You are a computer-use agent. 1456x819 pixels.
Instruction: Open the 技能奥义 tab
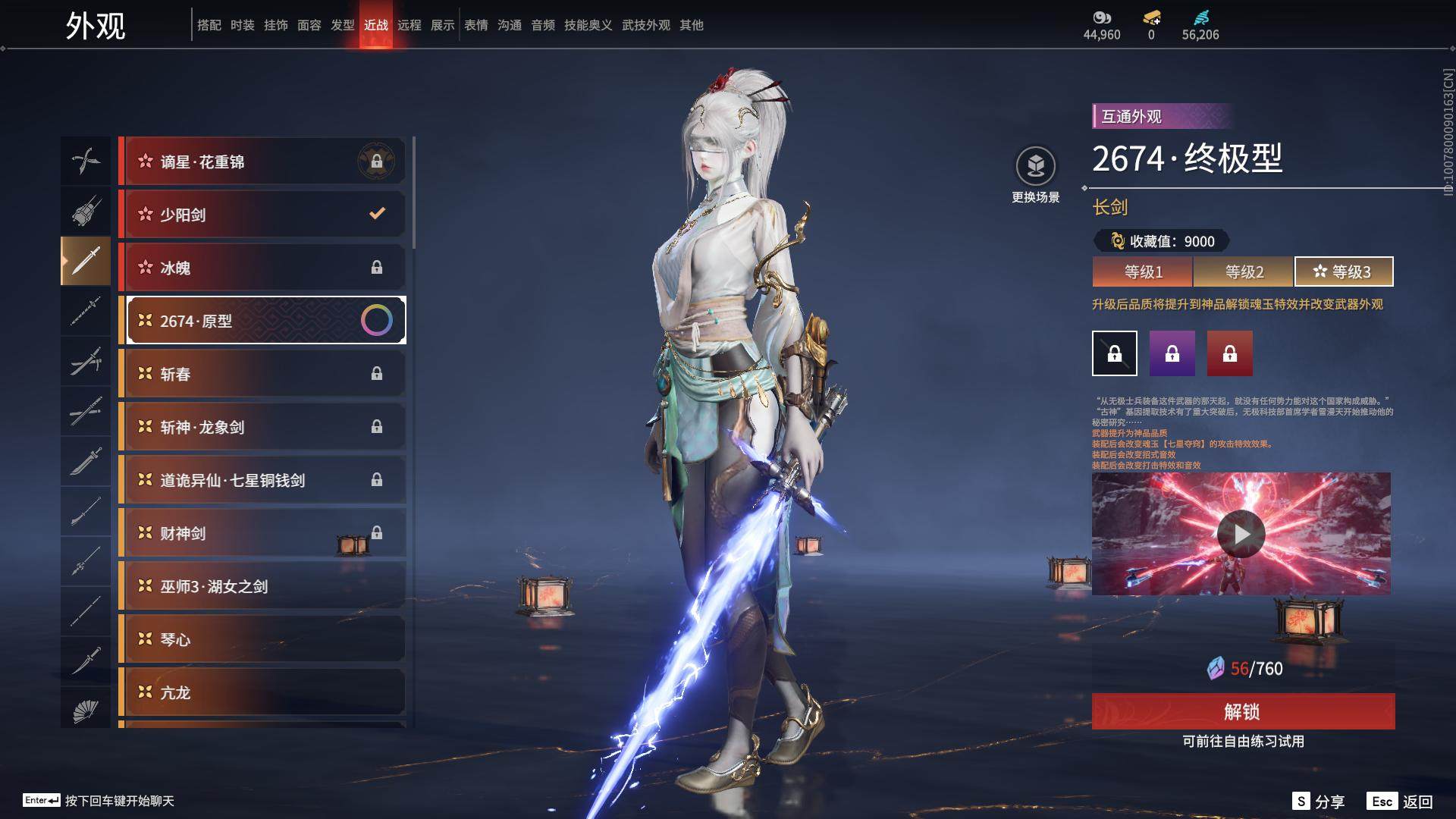pos(588,25)
